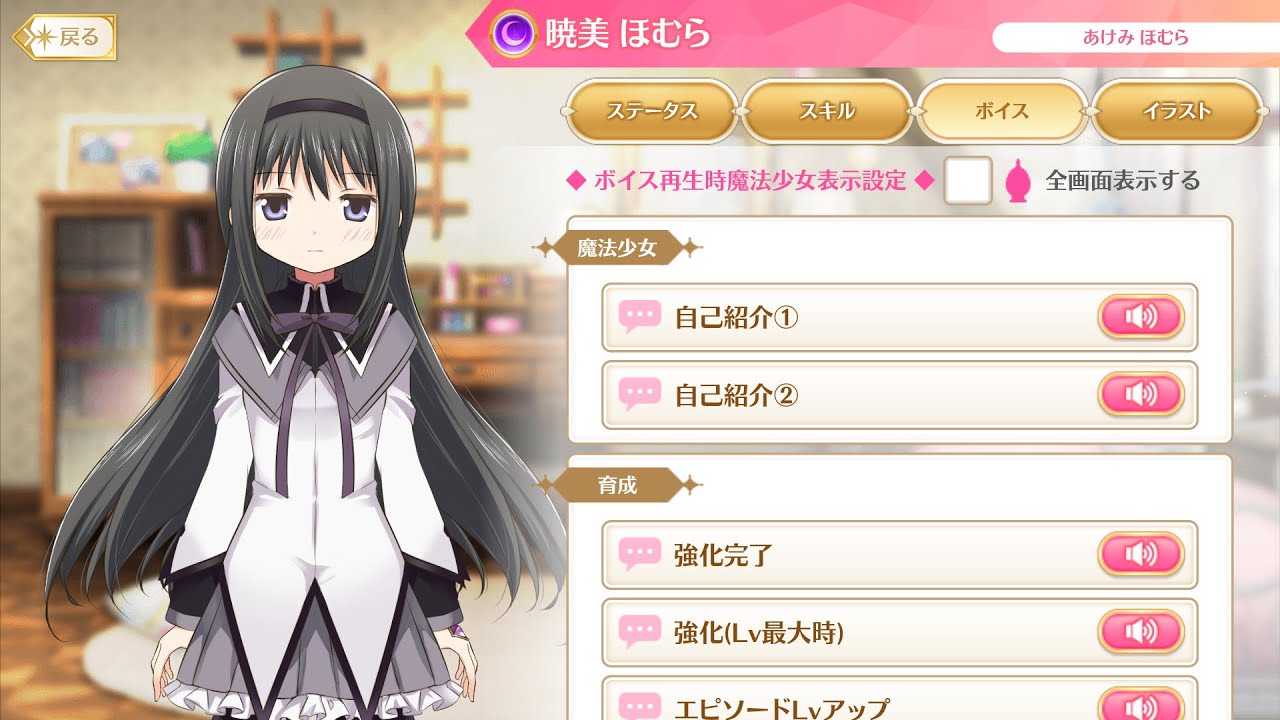
Task: Play the 強化(Lv最大時) voice line
Action: 1140,632
